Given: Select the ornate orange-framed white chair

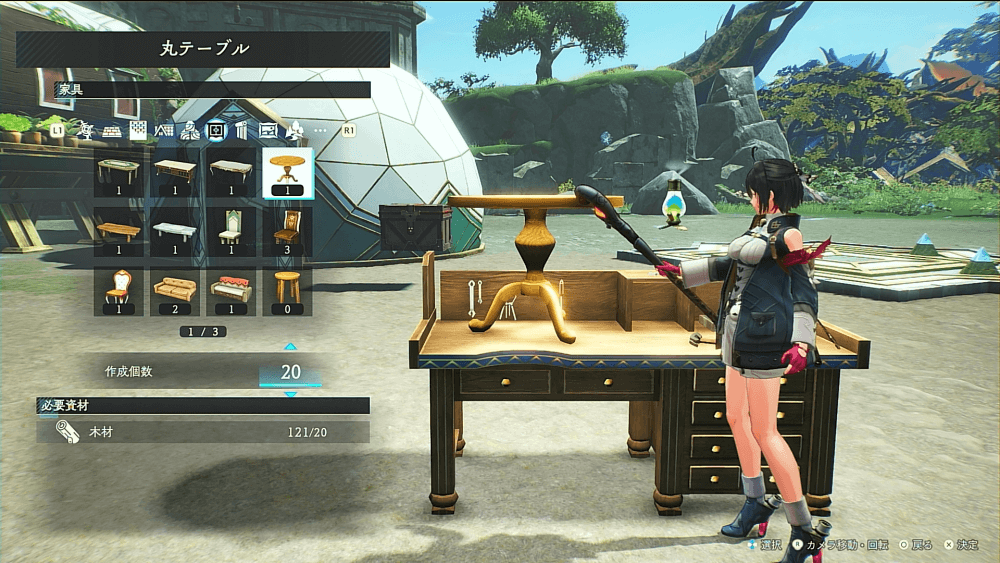Looking at the screenshot, I should click(119, 291).
